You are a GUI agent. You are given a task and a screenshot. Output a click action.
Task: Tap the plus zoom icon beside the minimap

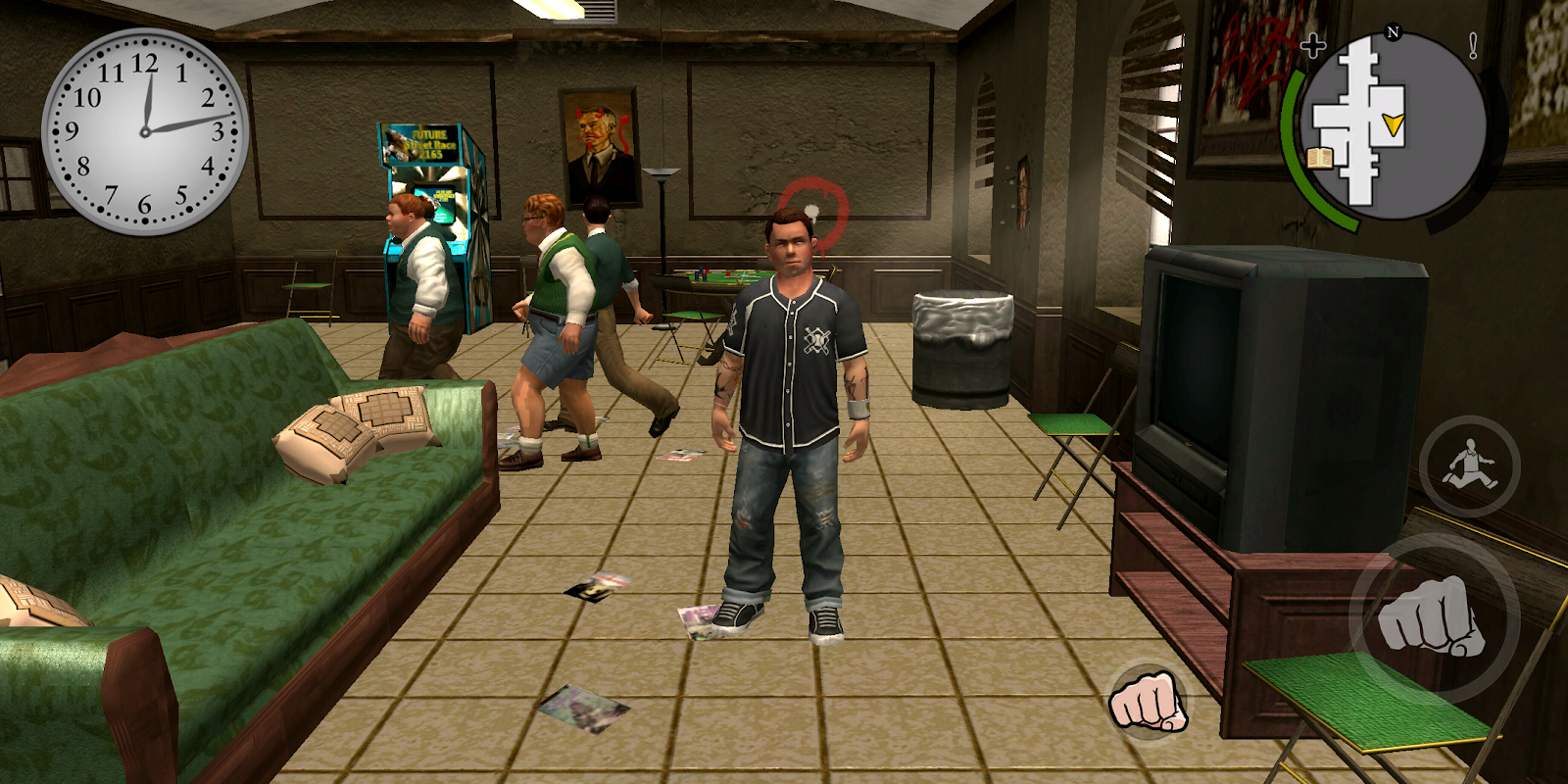coord(1313,44)
